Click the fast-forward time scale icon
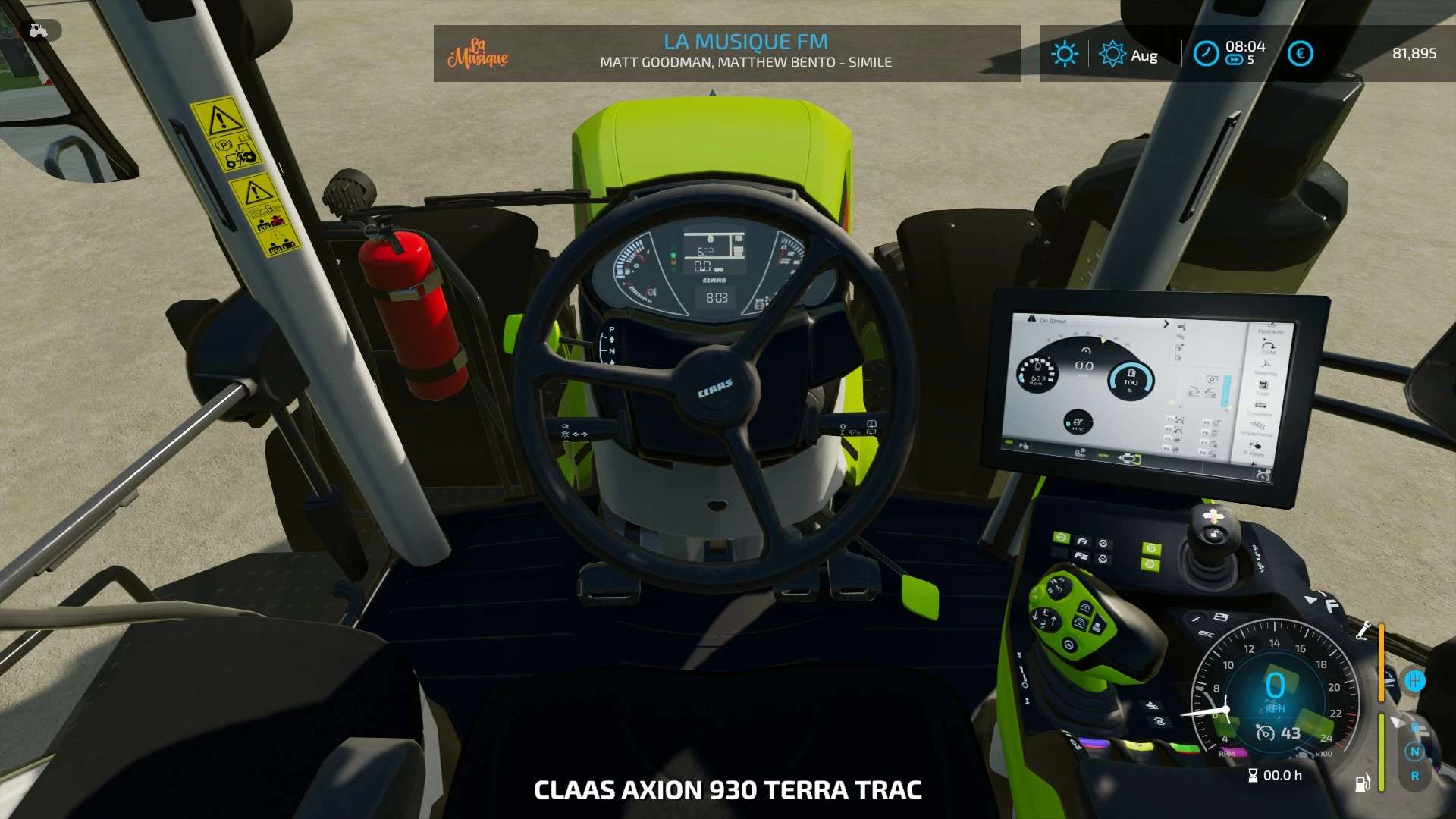The width and height of the screenshot is (1456, 819). (x=1234, y=61)
